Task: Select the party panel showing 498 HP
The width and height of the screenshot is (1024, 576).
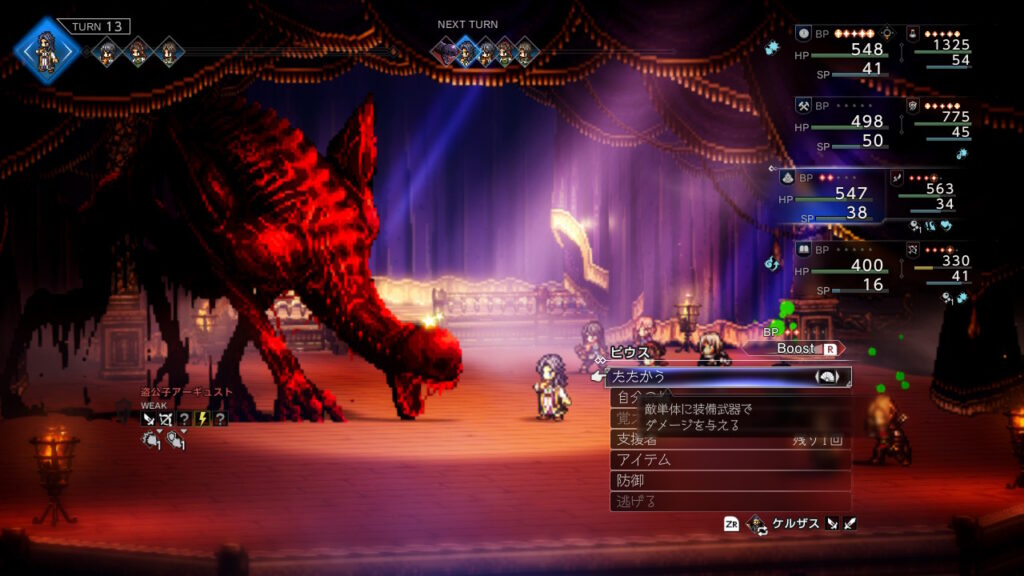Action: coord(842,123)
